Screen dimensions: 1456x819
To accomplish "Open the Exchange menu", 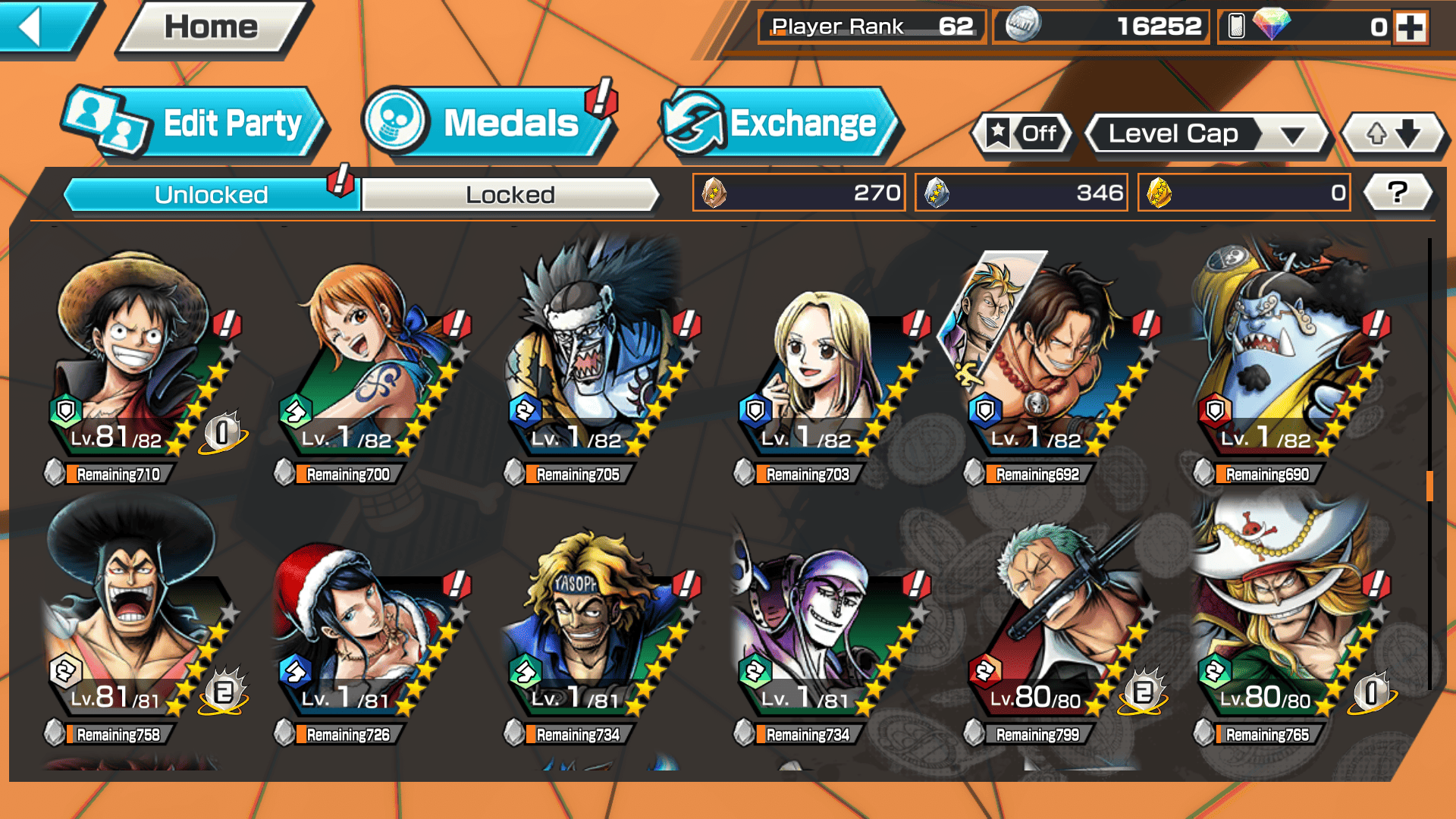I will (x=780, y=123).
